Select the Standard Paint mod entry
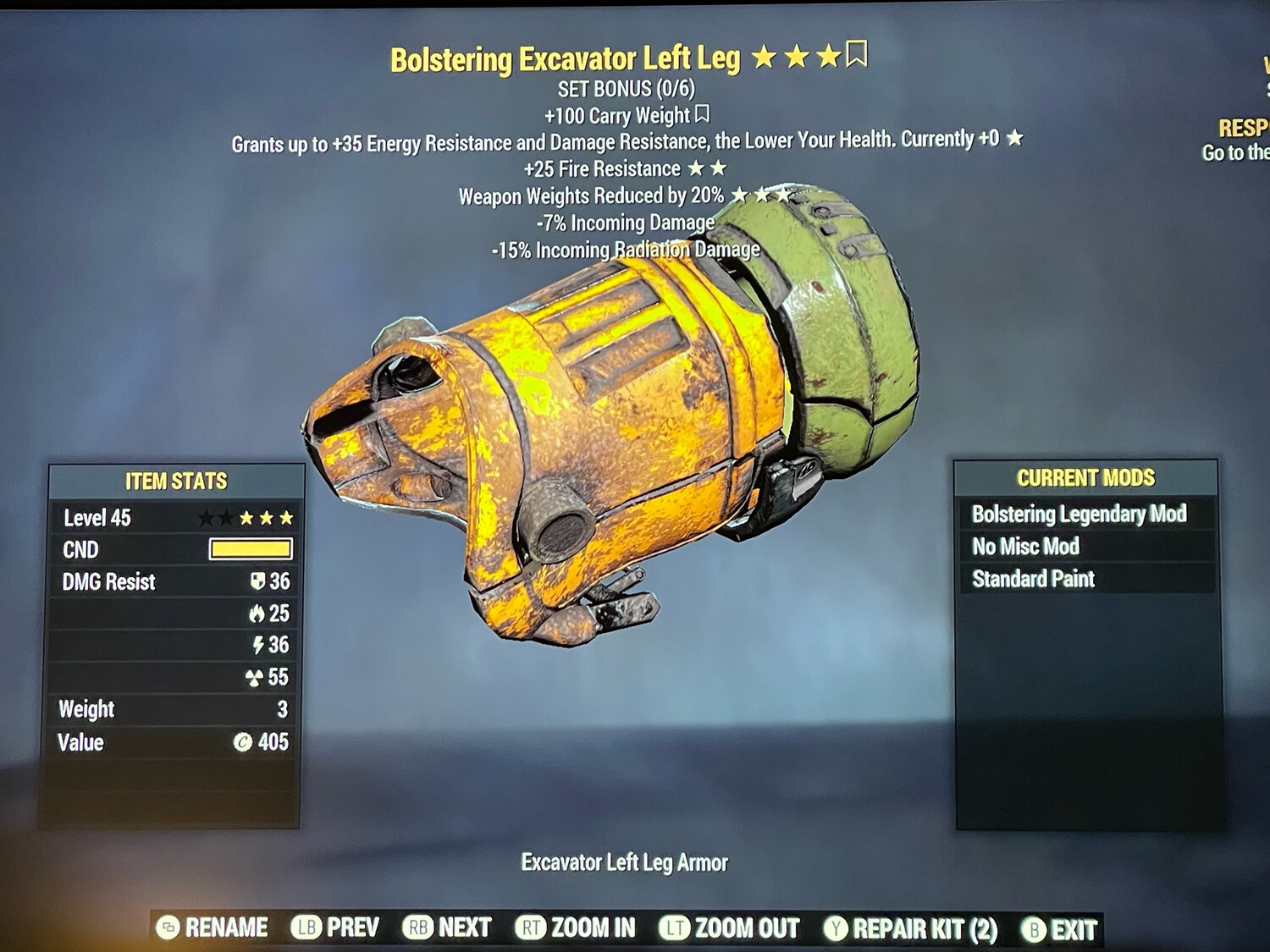Image resolution: width=1270 pixels, height=952 pixels. click(x=1034, y=579)
